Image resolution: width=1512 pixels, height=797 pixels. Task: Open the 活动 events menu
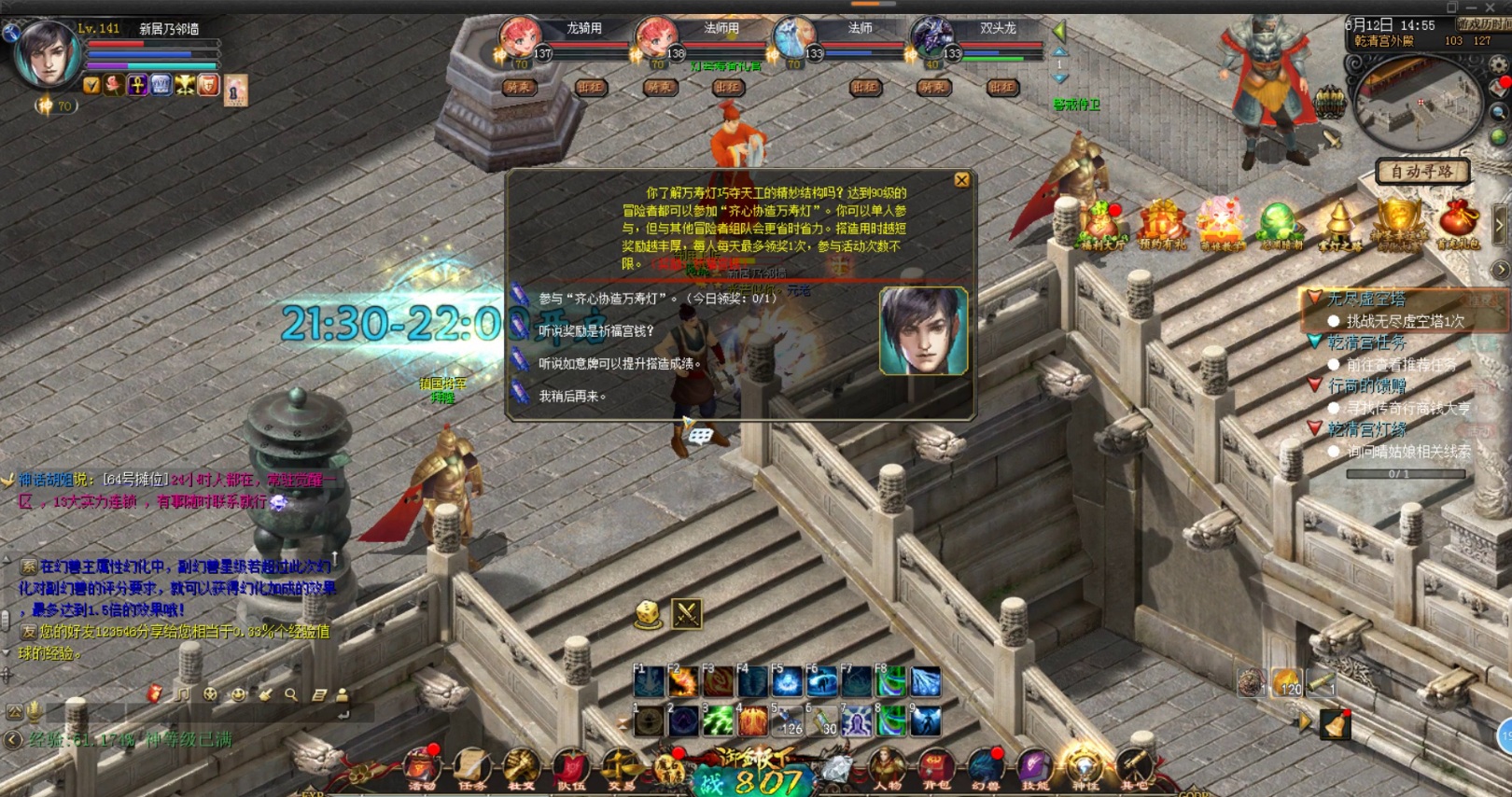[422, 768]
